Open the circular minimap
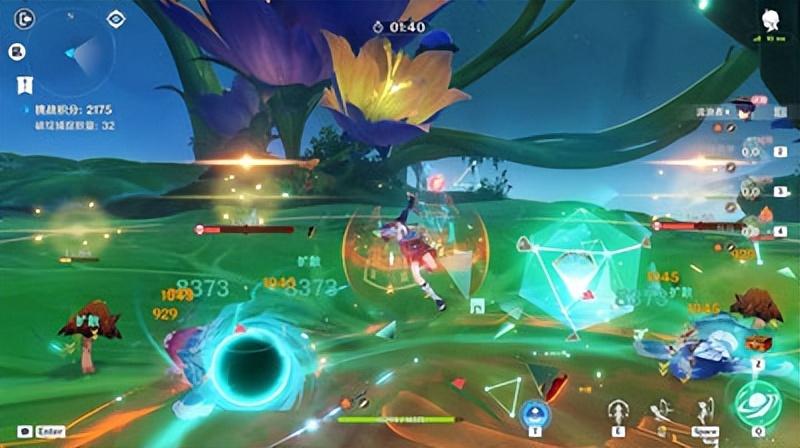The image size is (800, 448). (71, 52)
